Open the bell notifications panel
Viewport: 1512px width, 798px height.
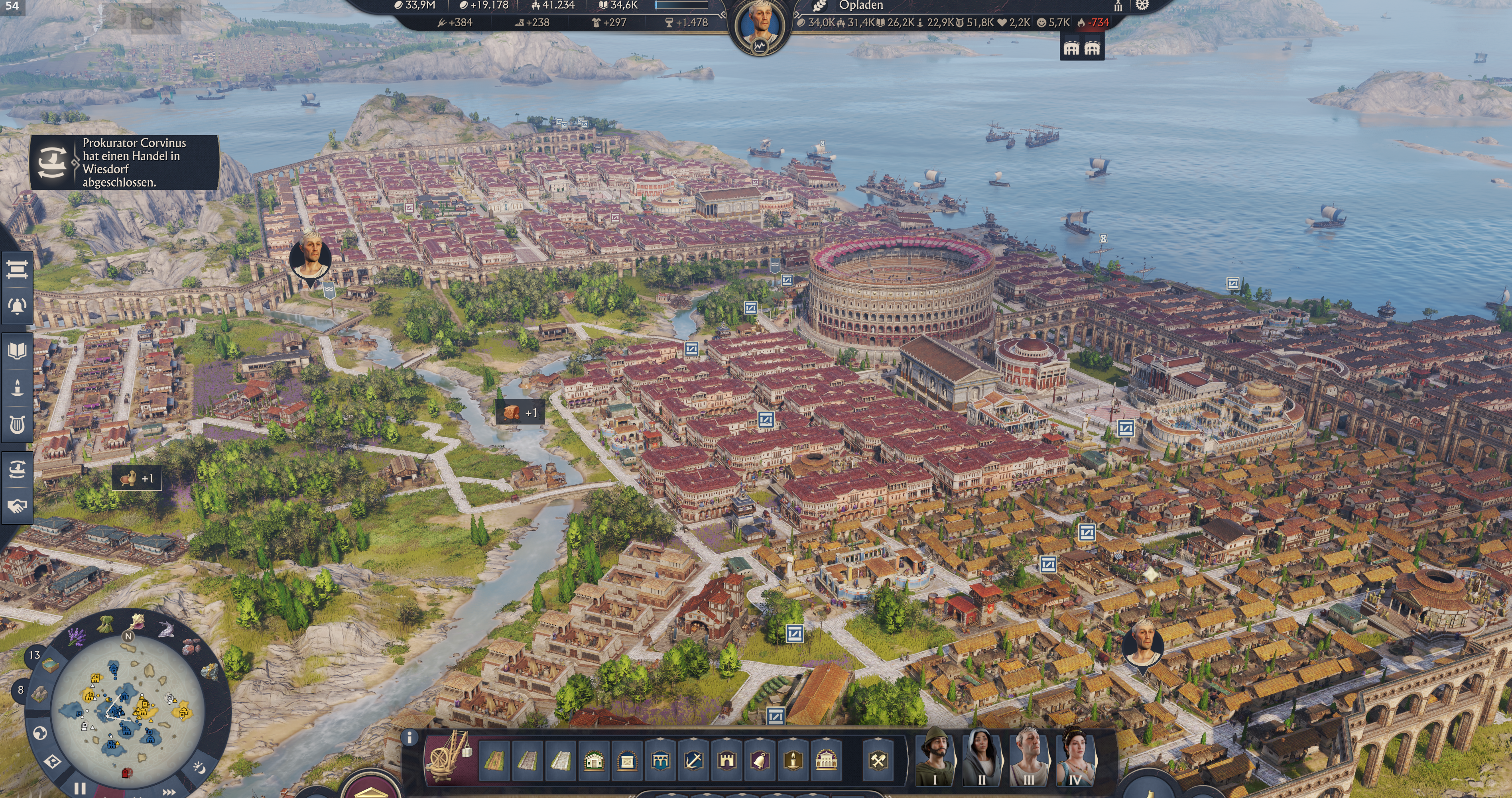pos(16,306)
